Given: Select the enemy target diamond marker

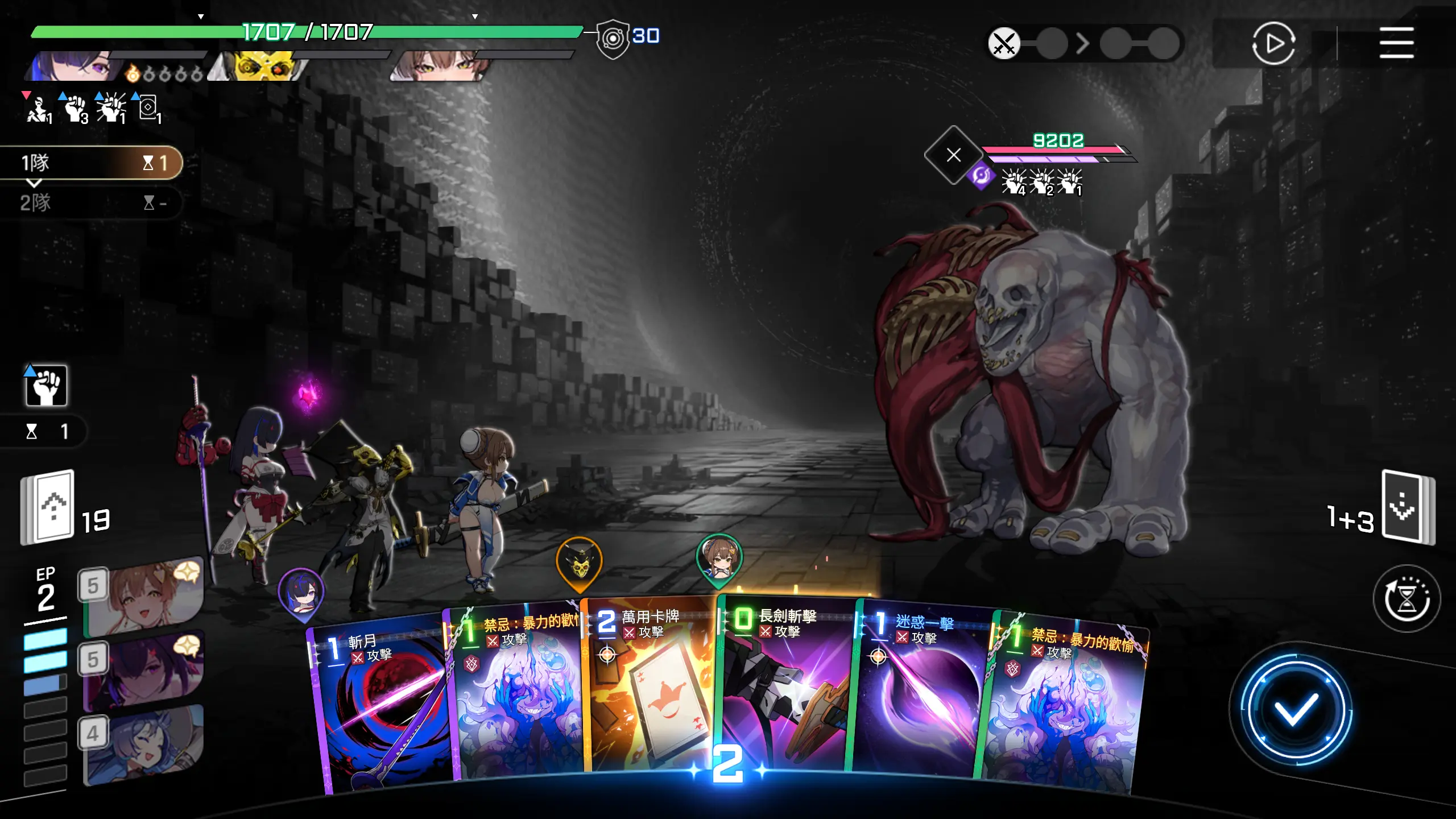Looking at the screenshot, I should pos(954,155).
